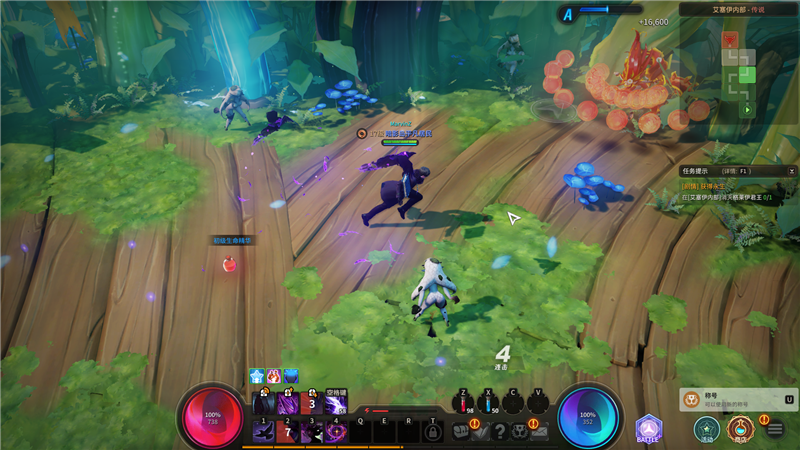The width and height of the screenshot is (800, 450).
Task: Open the mail envelope icon
Action: click(x=540, y=431)
